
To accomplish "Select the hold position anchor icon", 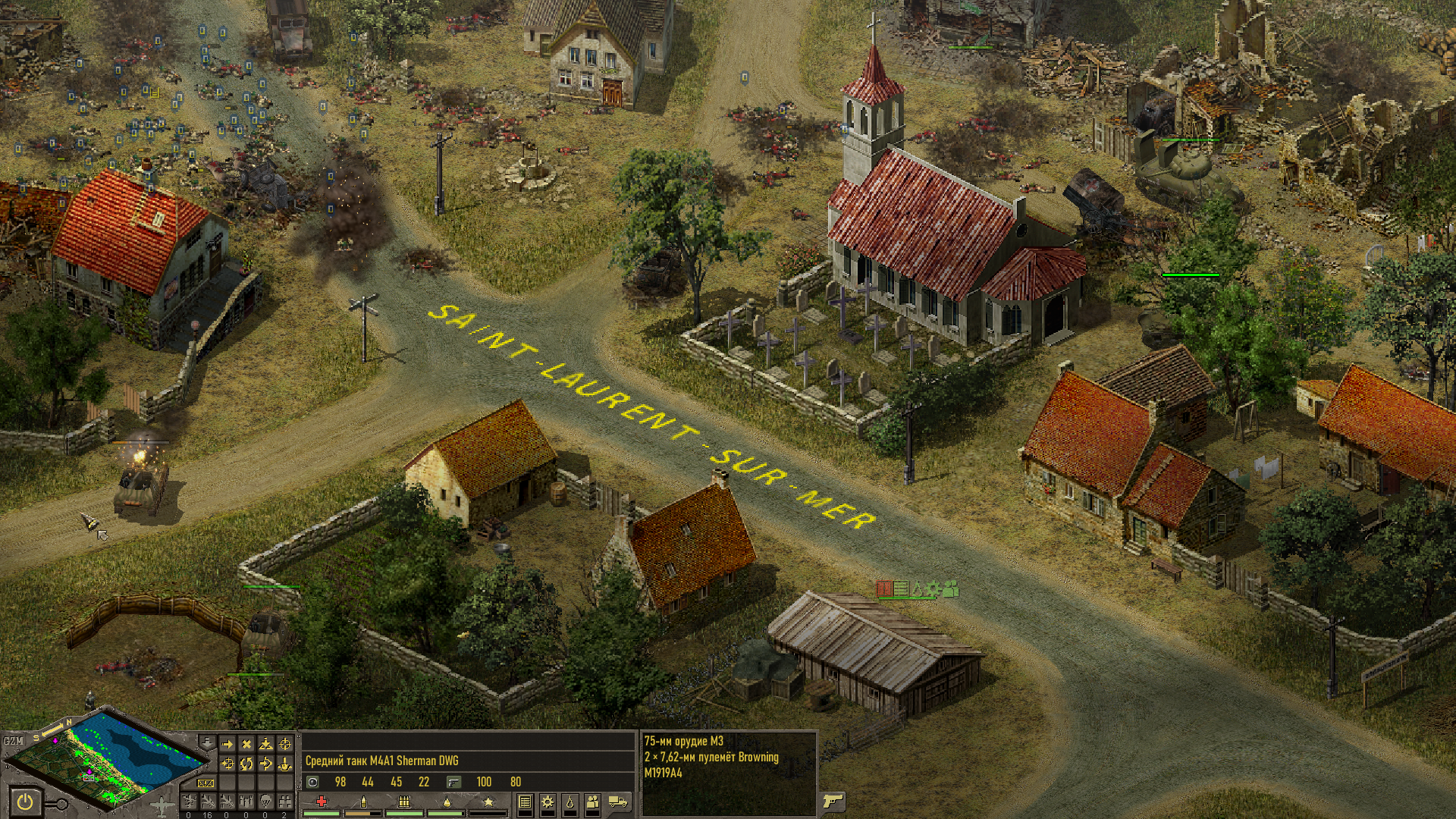I will coord(285,764).
